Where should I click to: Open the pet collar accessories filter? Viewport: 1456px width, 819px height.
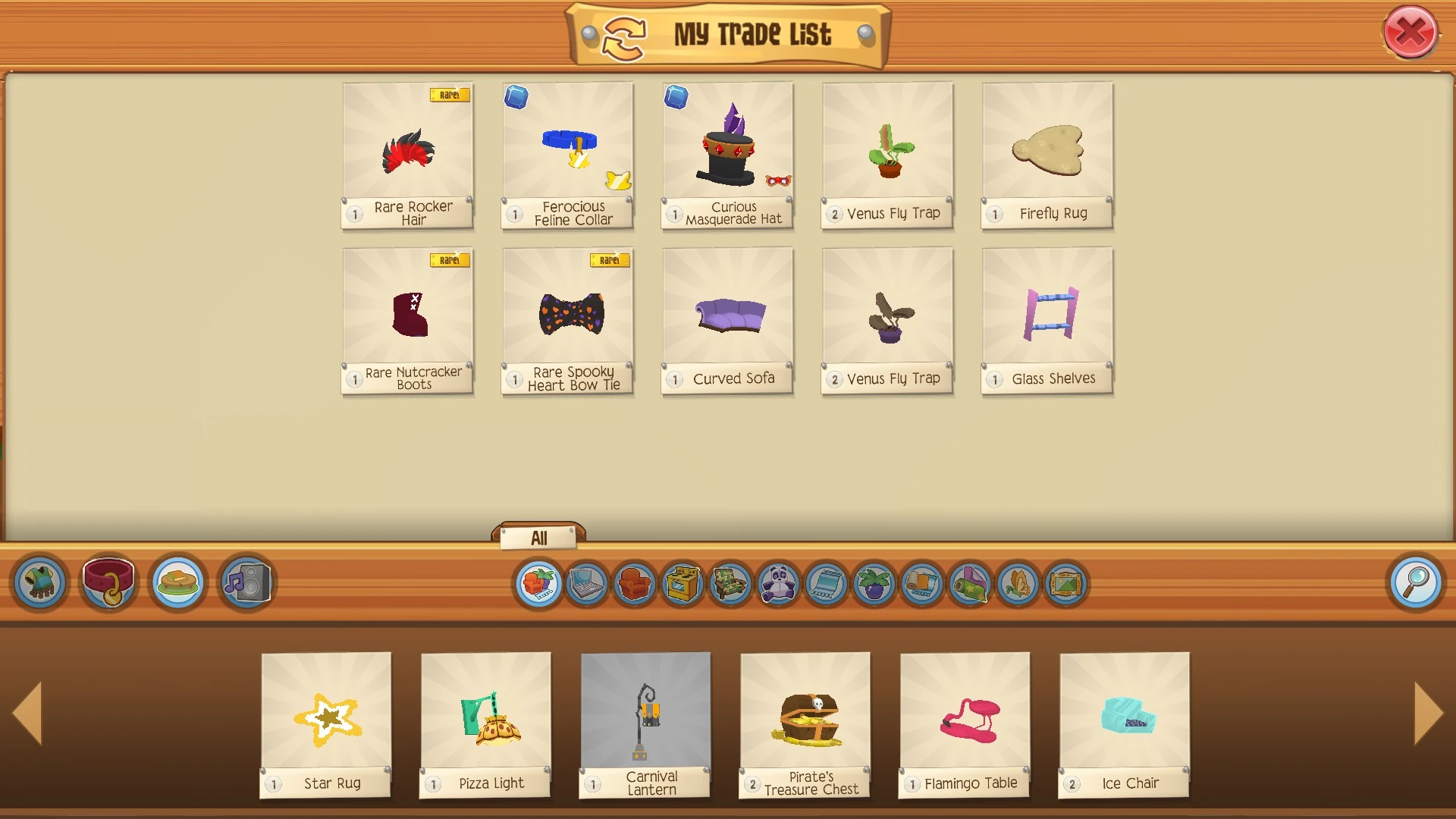[108, 582]
